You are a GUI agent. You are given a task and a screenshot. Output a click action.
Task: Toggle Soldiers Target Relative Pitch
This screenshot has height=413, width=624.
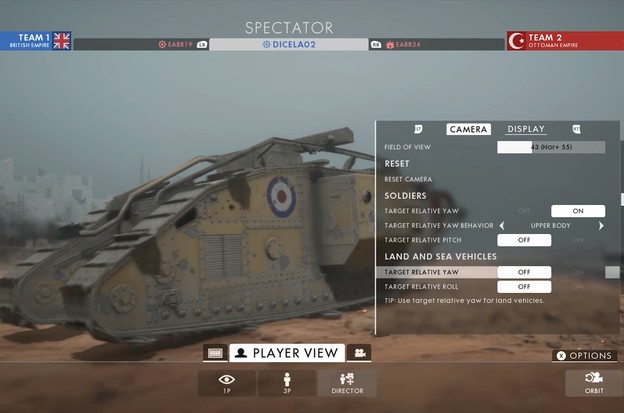point(524,240)
